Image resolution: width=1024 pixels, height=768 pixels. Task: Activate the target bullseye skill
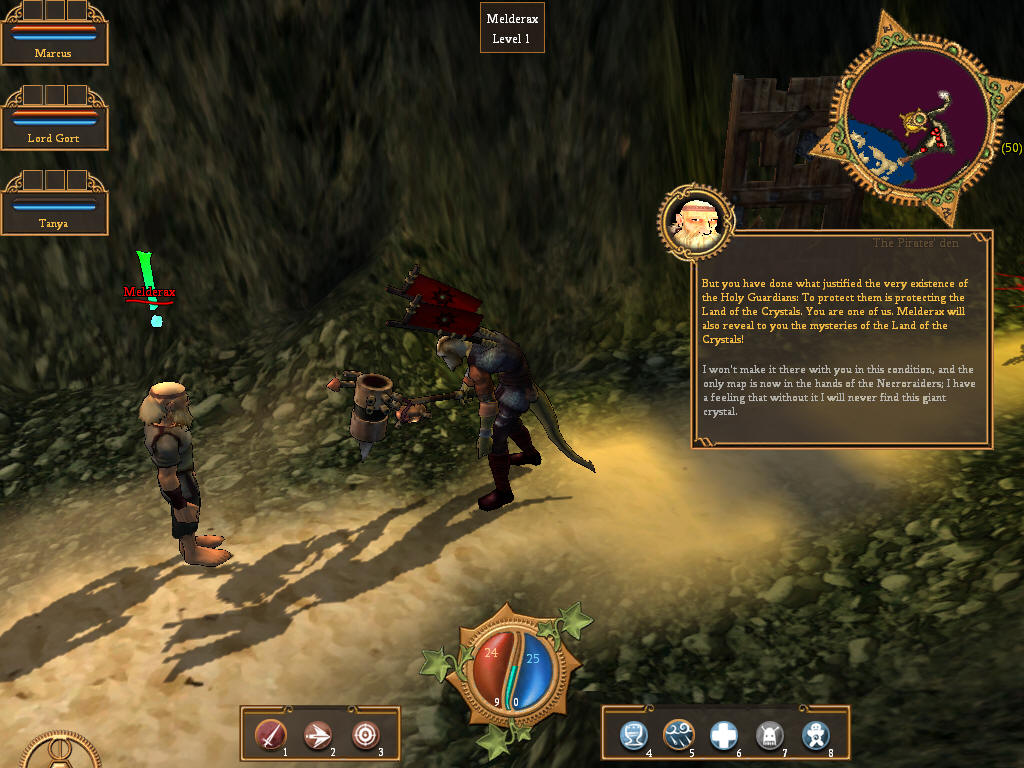click(x=365, y=735)
